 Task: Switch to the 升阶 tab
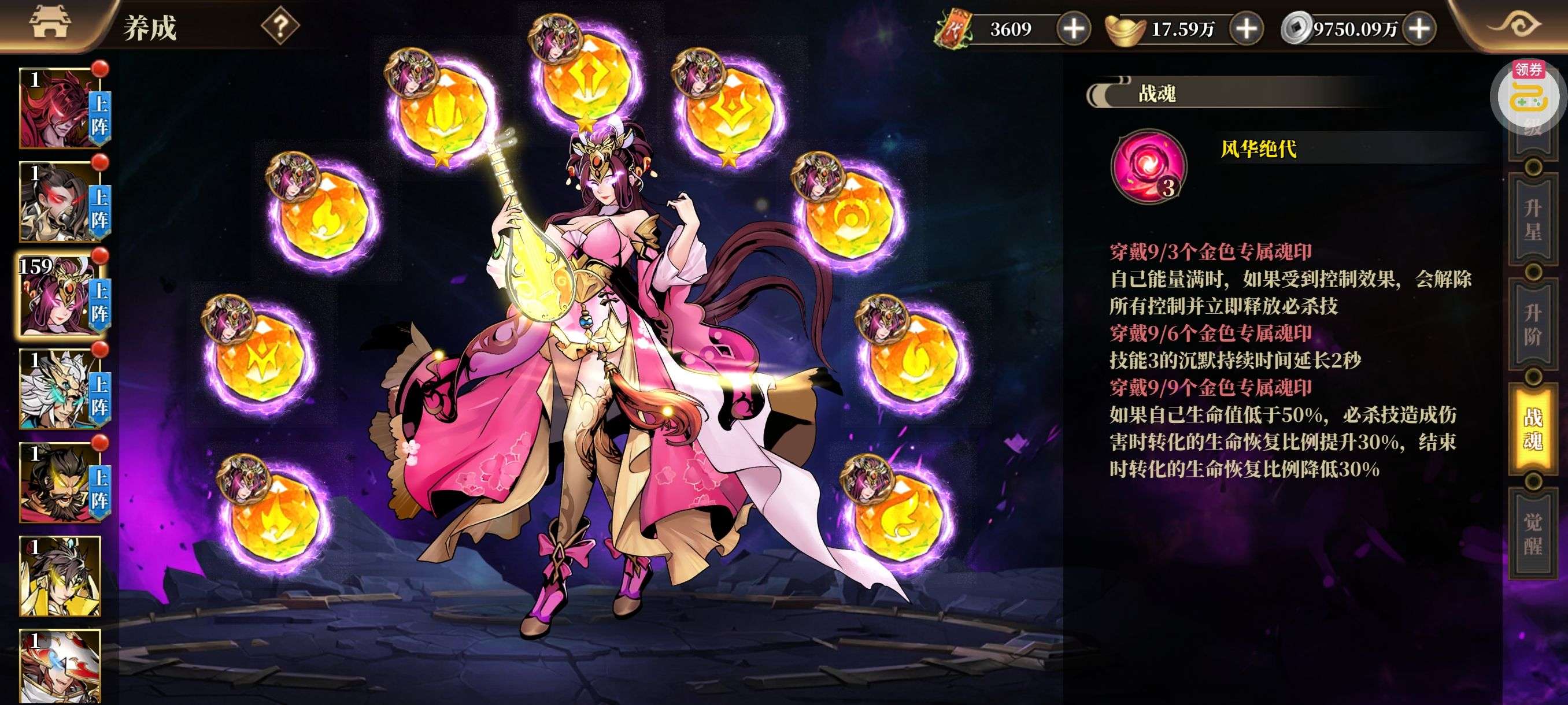coord(1533,325)
